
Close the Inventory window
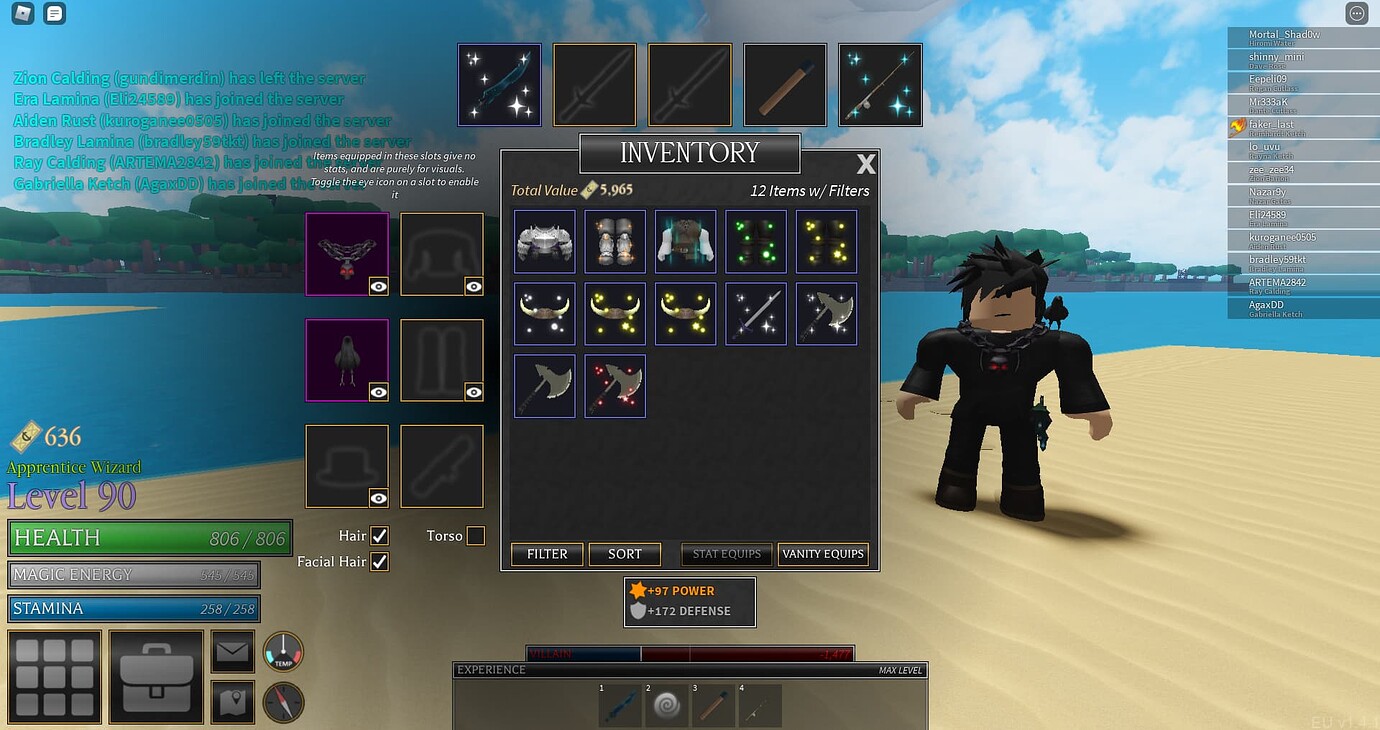point(866,164)
